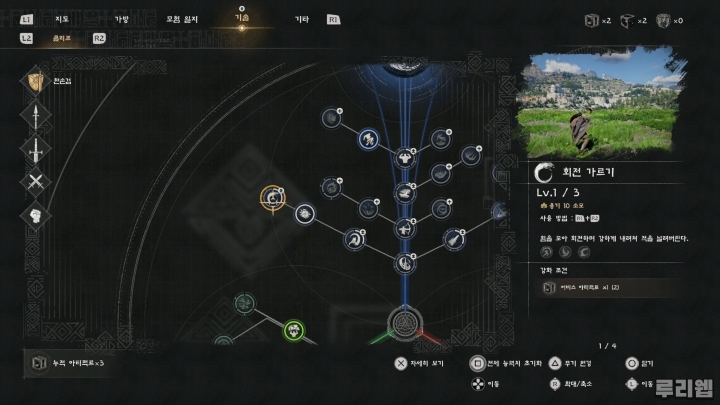This screenshot has height=405, width=720.
Task: Select the flexed-arms skill node on the trunk
Action: 405,157
